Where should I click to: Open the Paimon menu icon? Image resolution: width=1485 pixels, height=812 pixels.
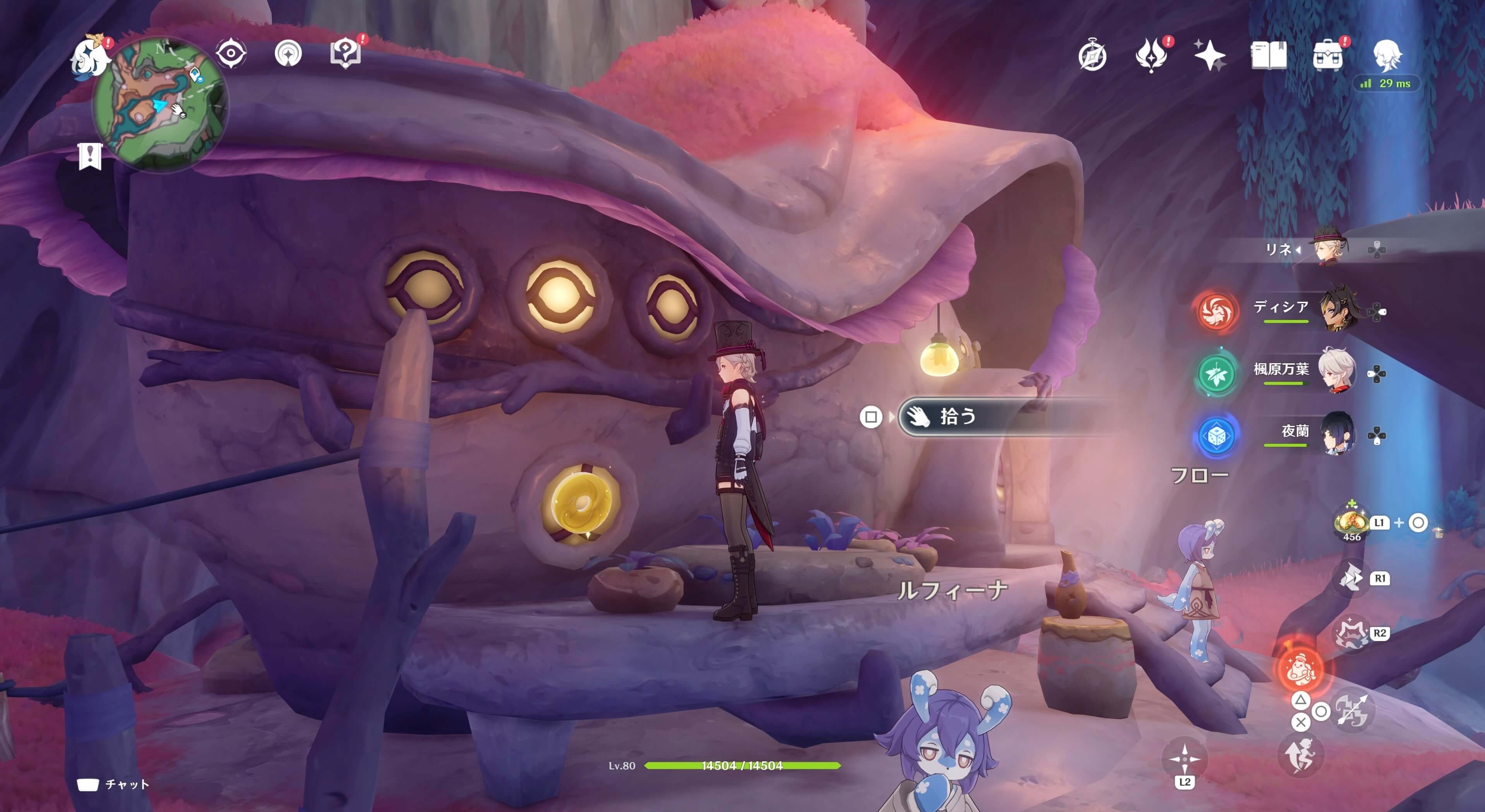point(91,57)
